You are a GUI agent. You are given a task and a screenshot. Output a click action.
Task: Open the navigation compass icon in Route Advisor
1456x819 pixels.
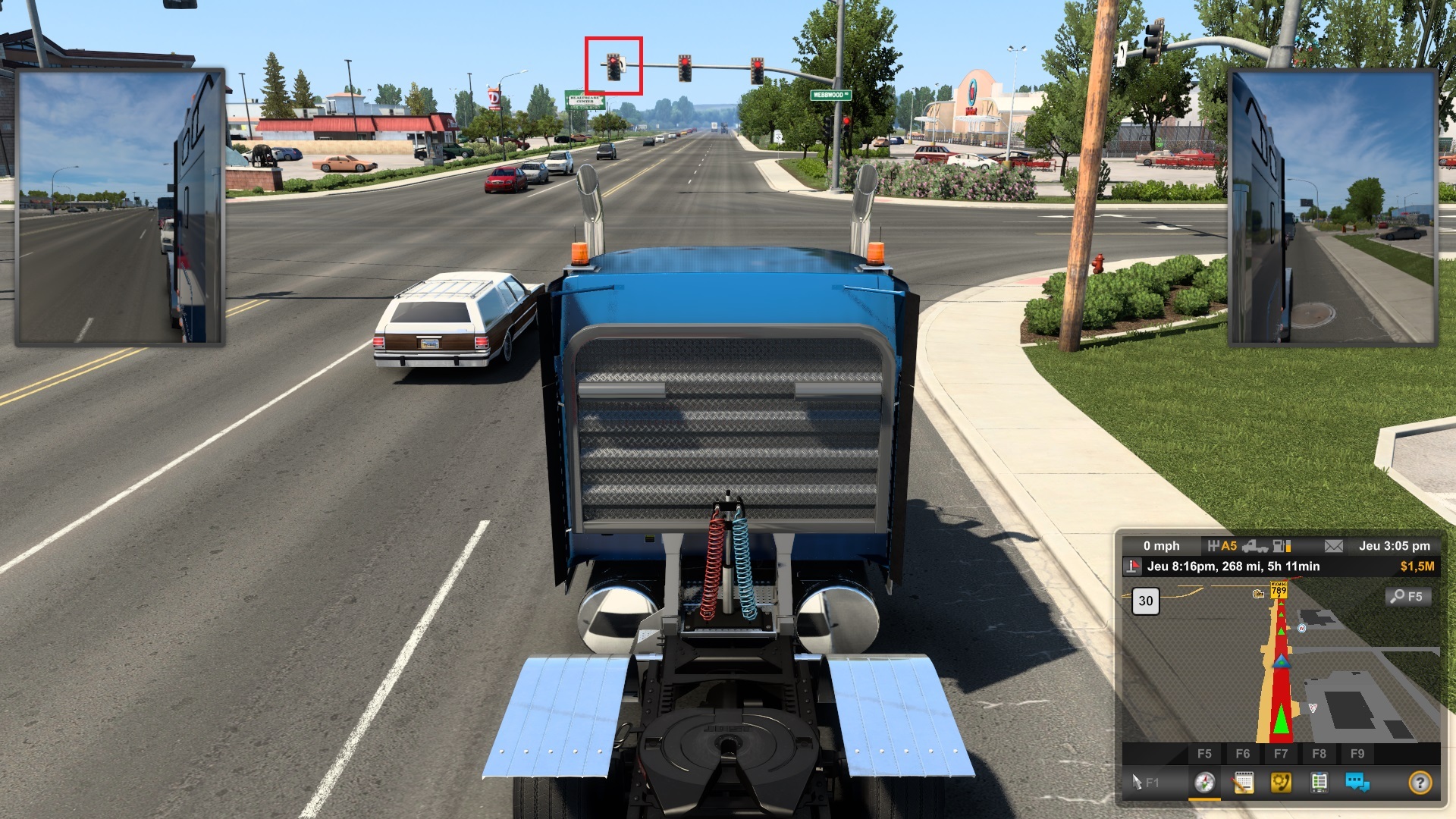click(1204, 782)
